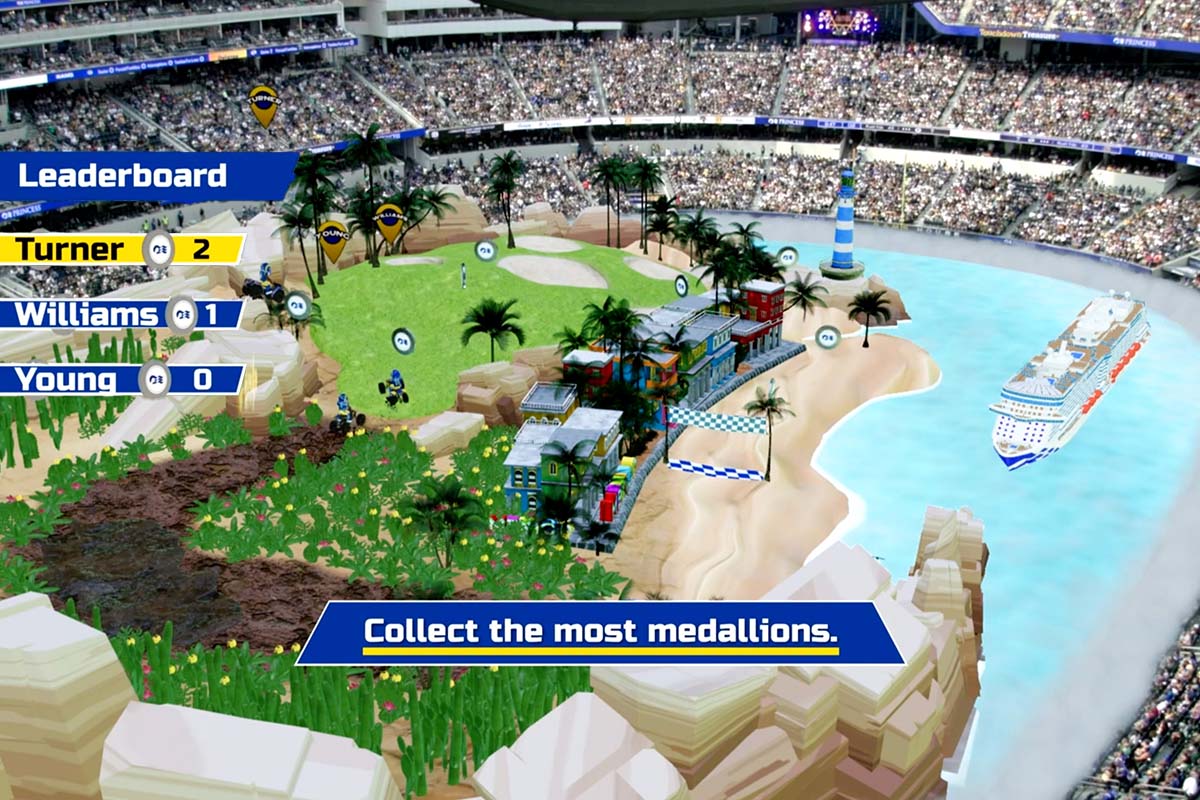The width and height of the screenshot is (1200, 800).
Task: Select the Williams player marker pin
Action: pos(389,220)
